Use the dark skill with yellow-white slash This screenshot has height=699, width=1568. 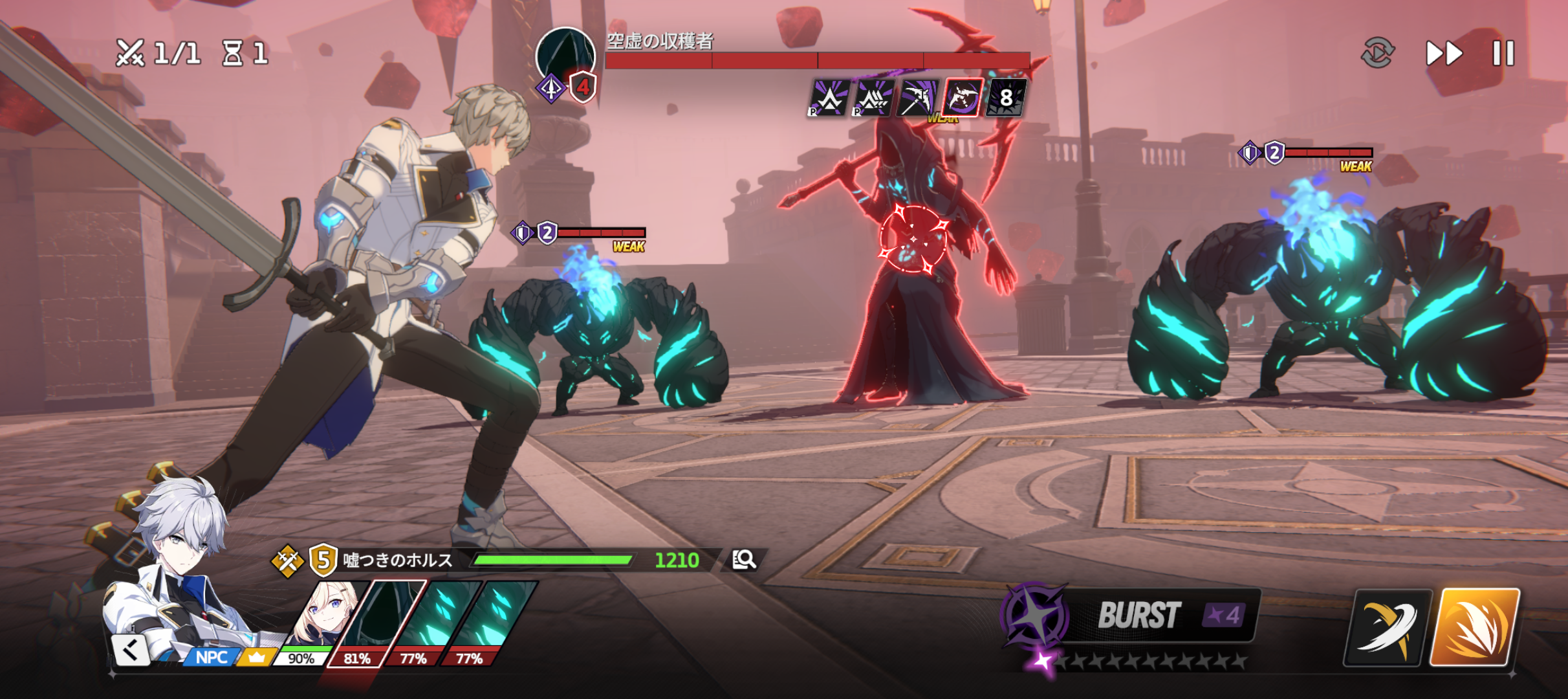click(x=1385, y=627)
